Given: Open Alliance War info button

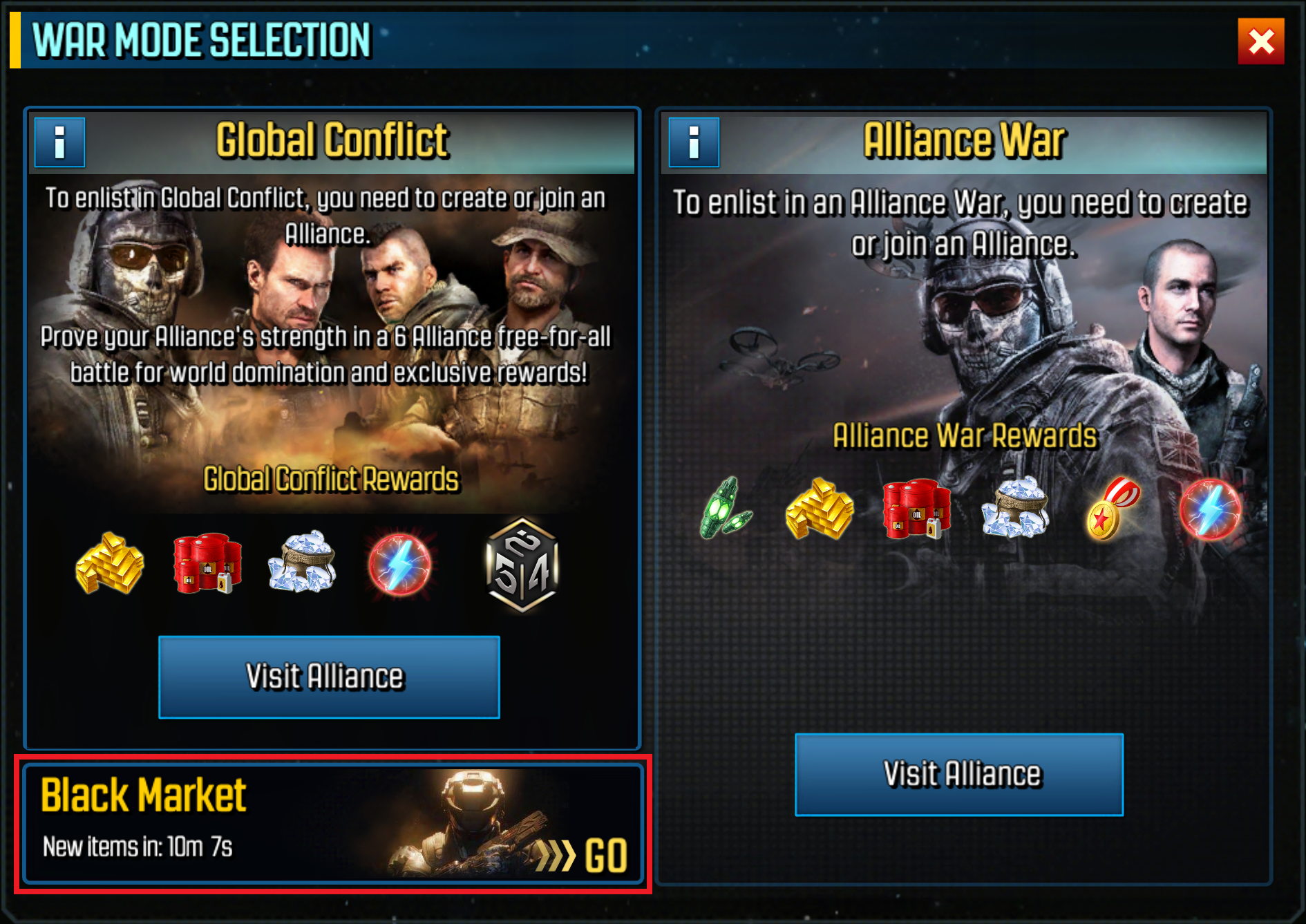Looking at the screenshot, I should tap(694, 142).
